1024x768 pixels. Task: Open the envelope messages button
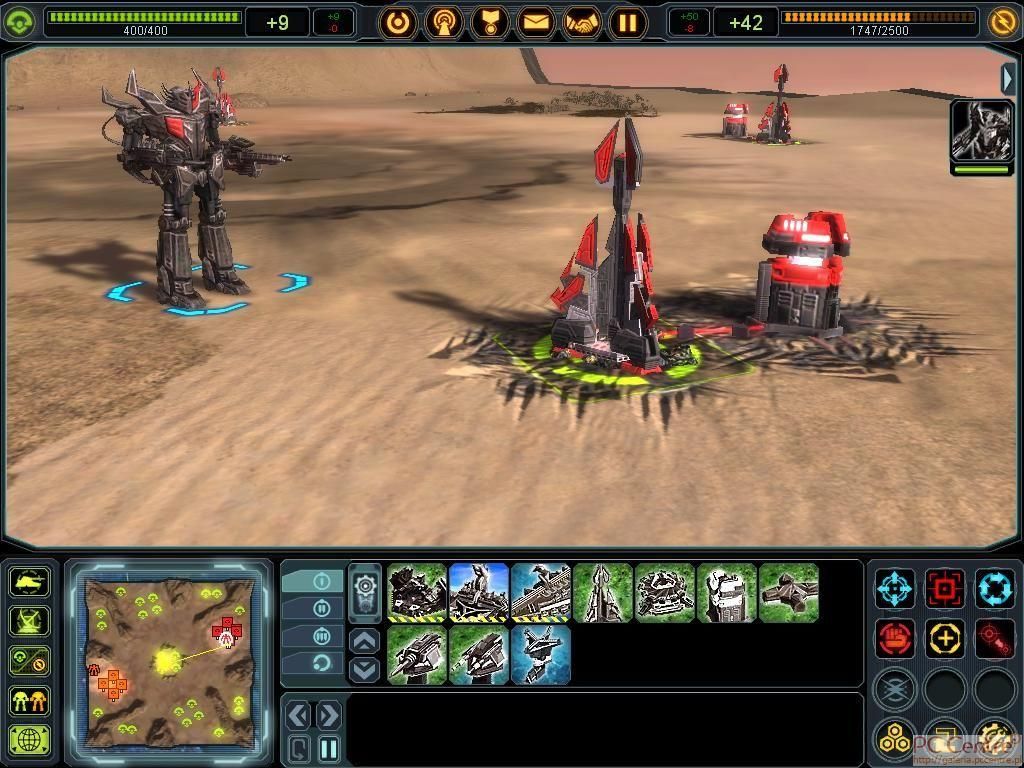(x=536, y=21)
